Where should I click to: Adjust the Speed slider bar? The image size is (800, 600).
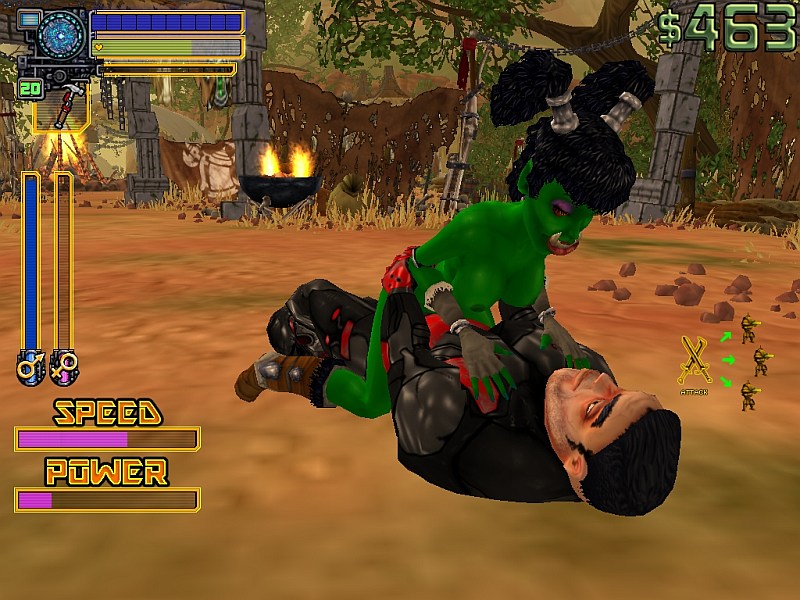107,439
